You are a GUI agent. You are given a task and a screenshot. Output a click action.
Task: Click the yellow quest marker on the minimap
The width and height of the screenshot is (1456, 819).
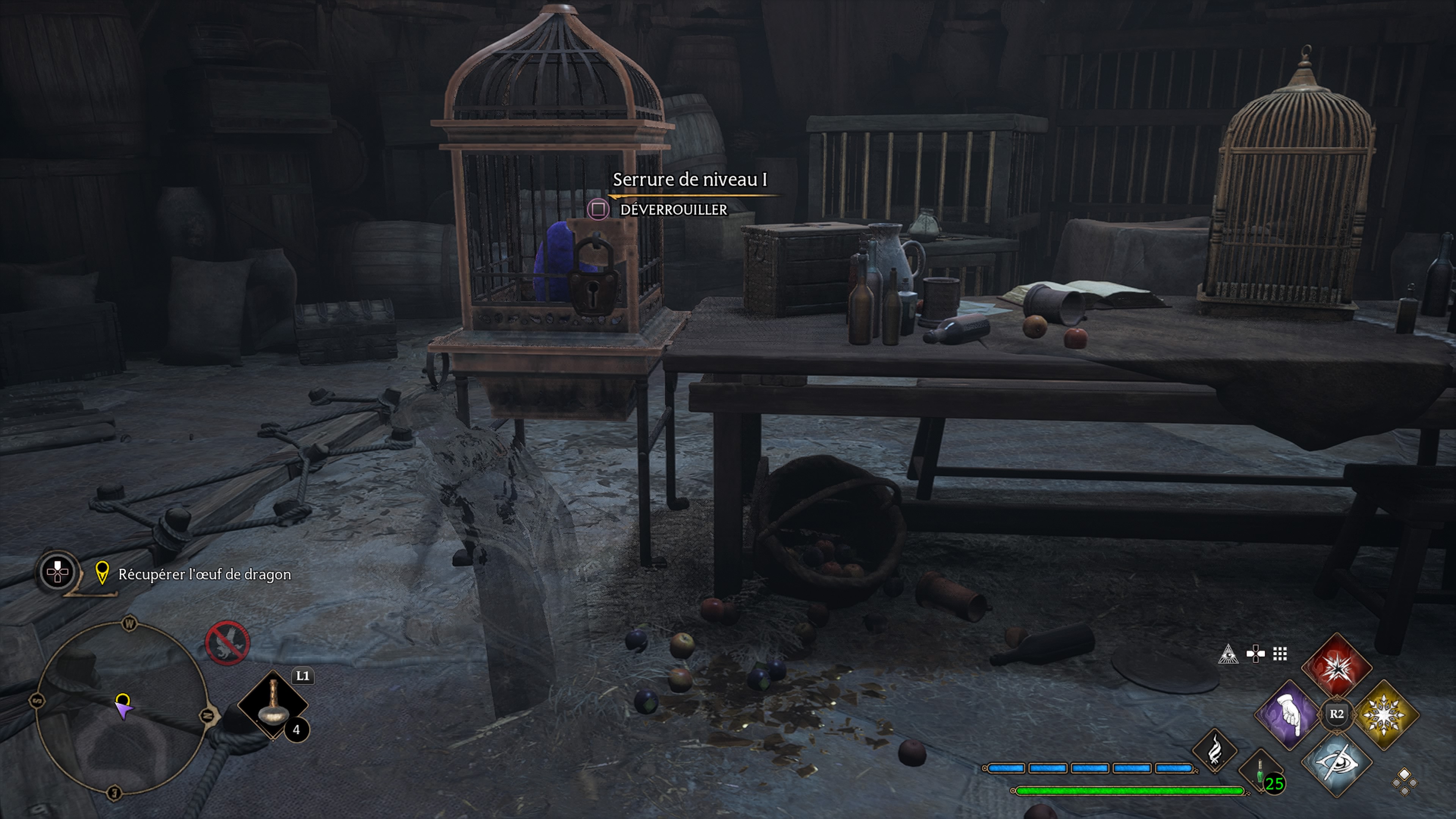click(122, 700)
